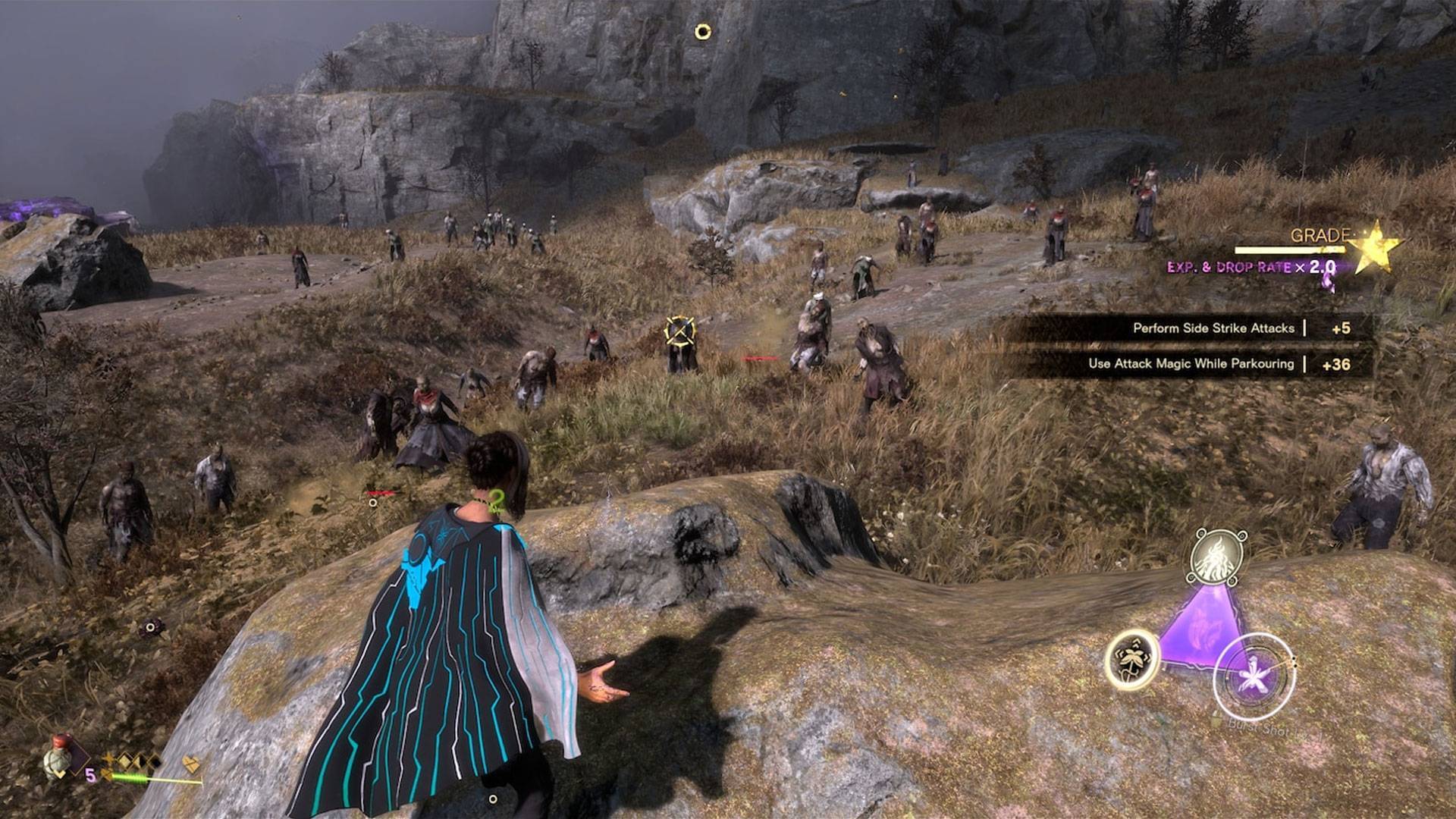Trigger the flame surge magic icon
1456x819 pixels.
coord(1218,557)
